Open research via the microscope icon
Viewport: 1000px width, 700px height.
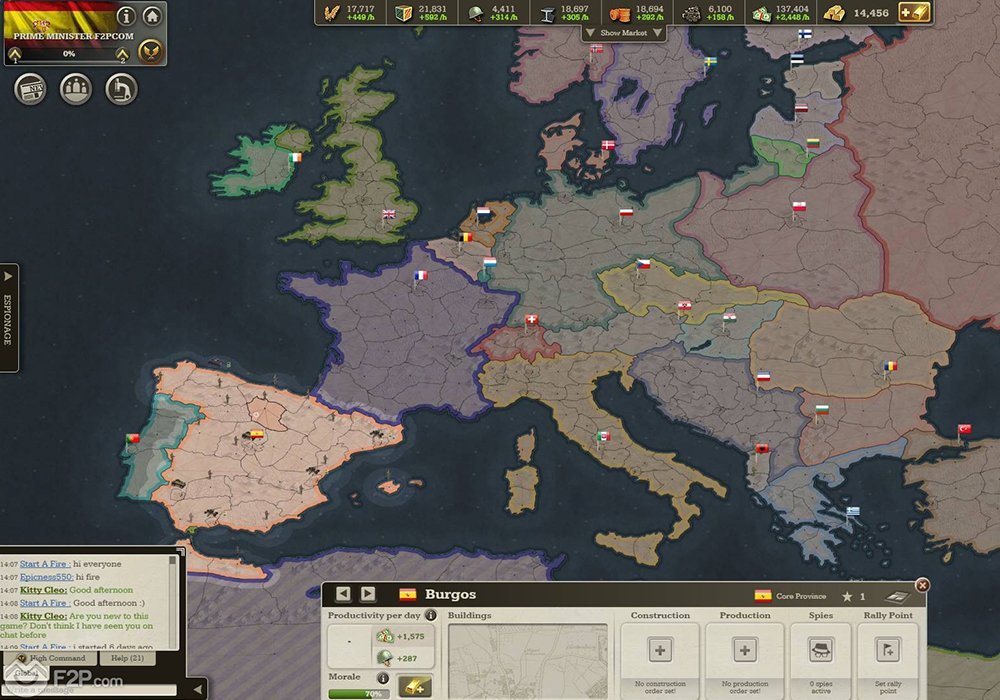point(121,89)
